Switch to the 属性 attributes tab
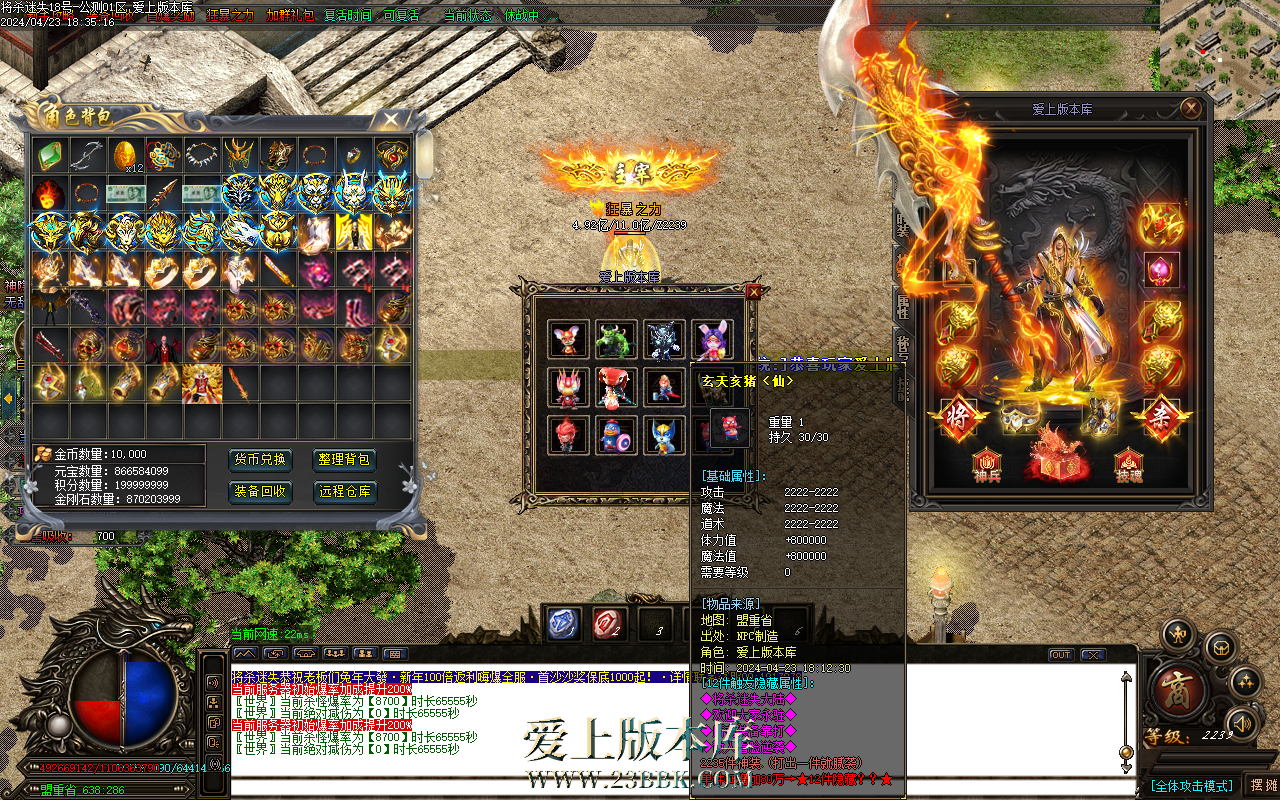1280x800 pixels. coord(903,307)
